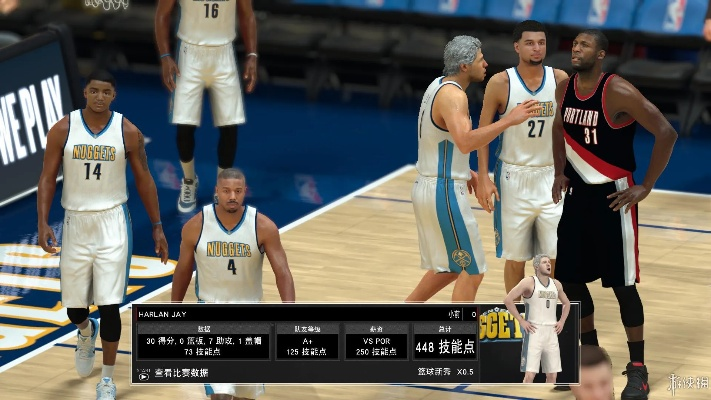Choose the VS POR salary tile
Screen dimensions: 711x400
[x=376, y=341]
